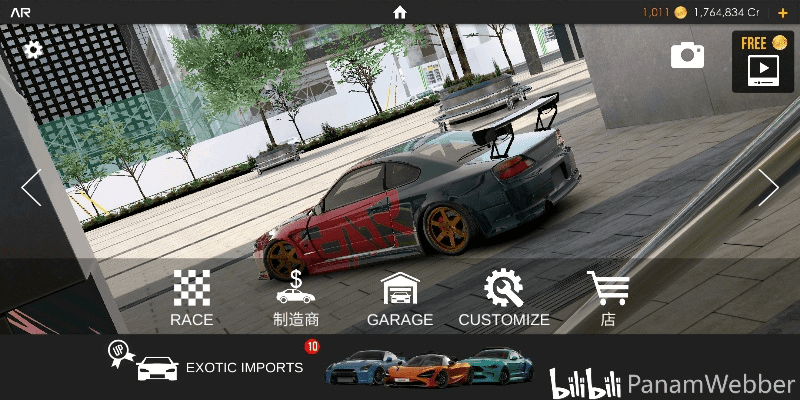This screenshot has width=800, height=400.
Task: View the three exotic cars banner
Action: (431, 368)
